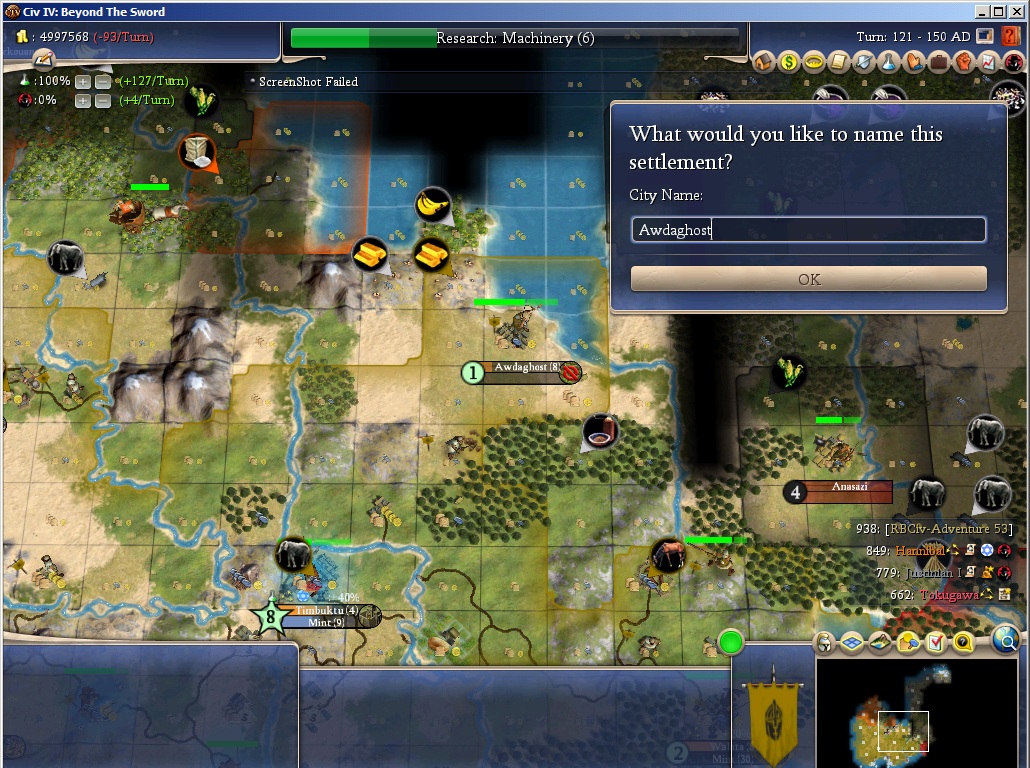Open the Civilopedia question mark book

click(1010, 37)
